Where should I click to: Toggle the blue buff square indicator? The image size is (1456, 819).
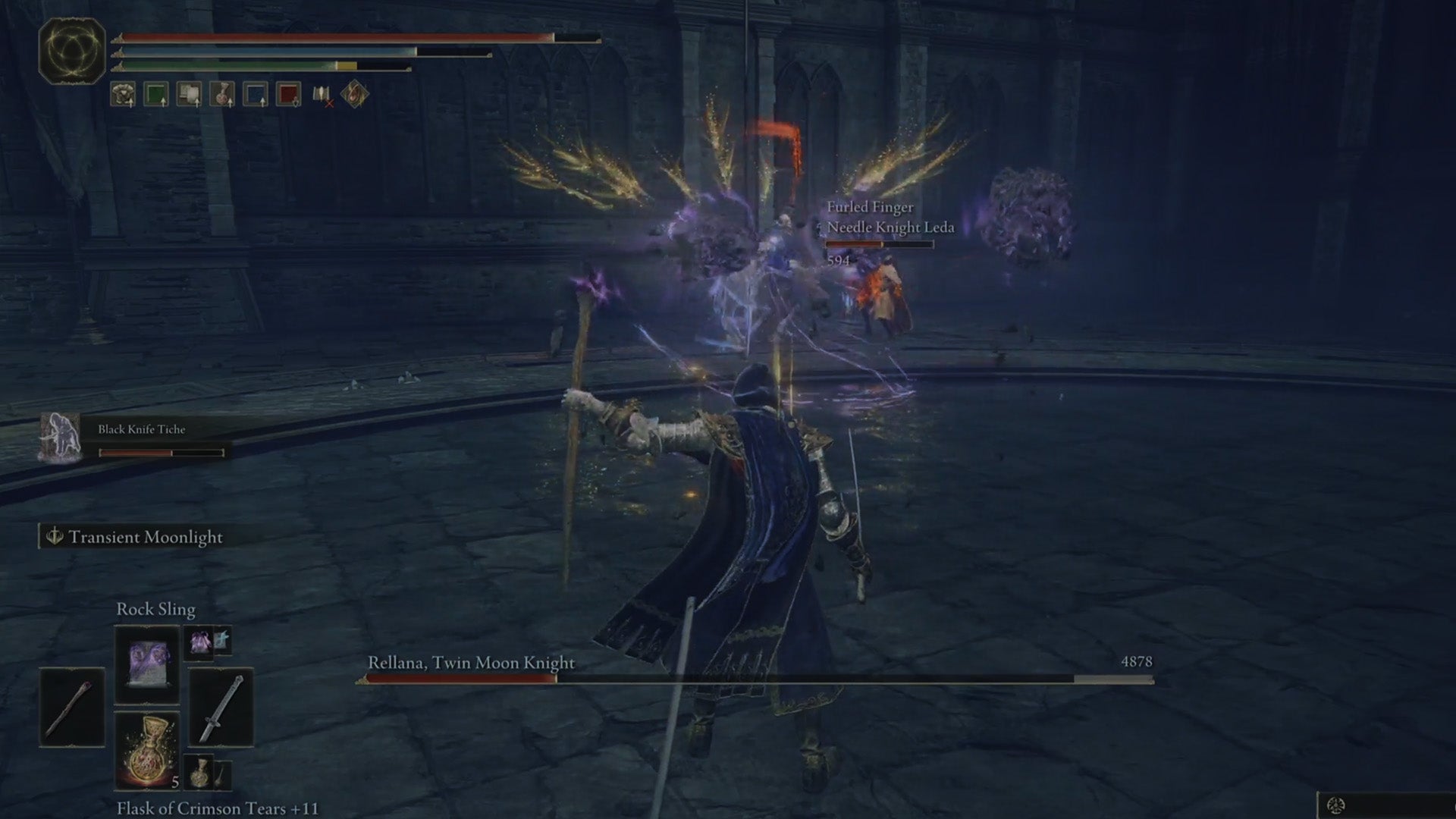click(256, 94)
